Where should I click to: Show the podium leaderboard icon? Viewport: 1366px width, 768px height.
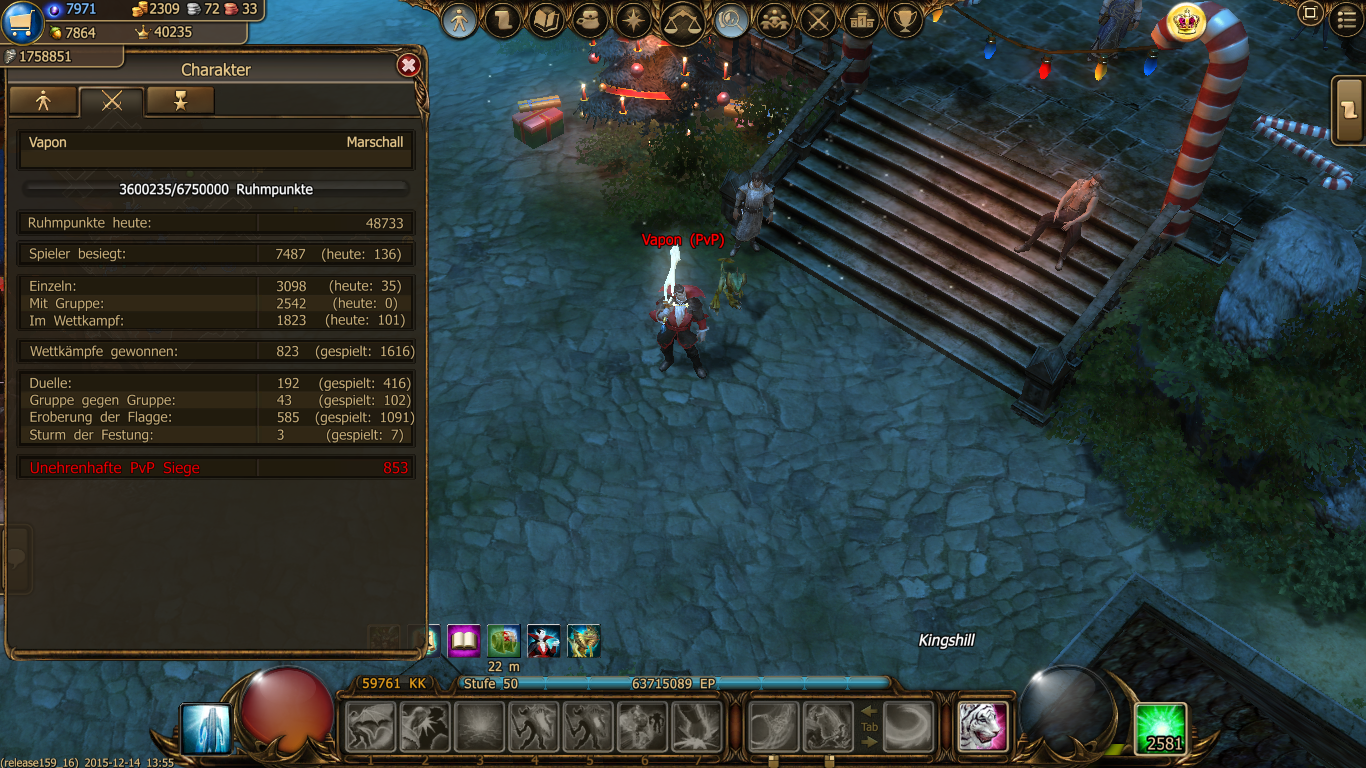coord(861,20)
